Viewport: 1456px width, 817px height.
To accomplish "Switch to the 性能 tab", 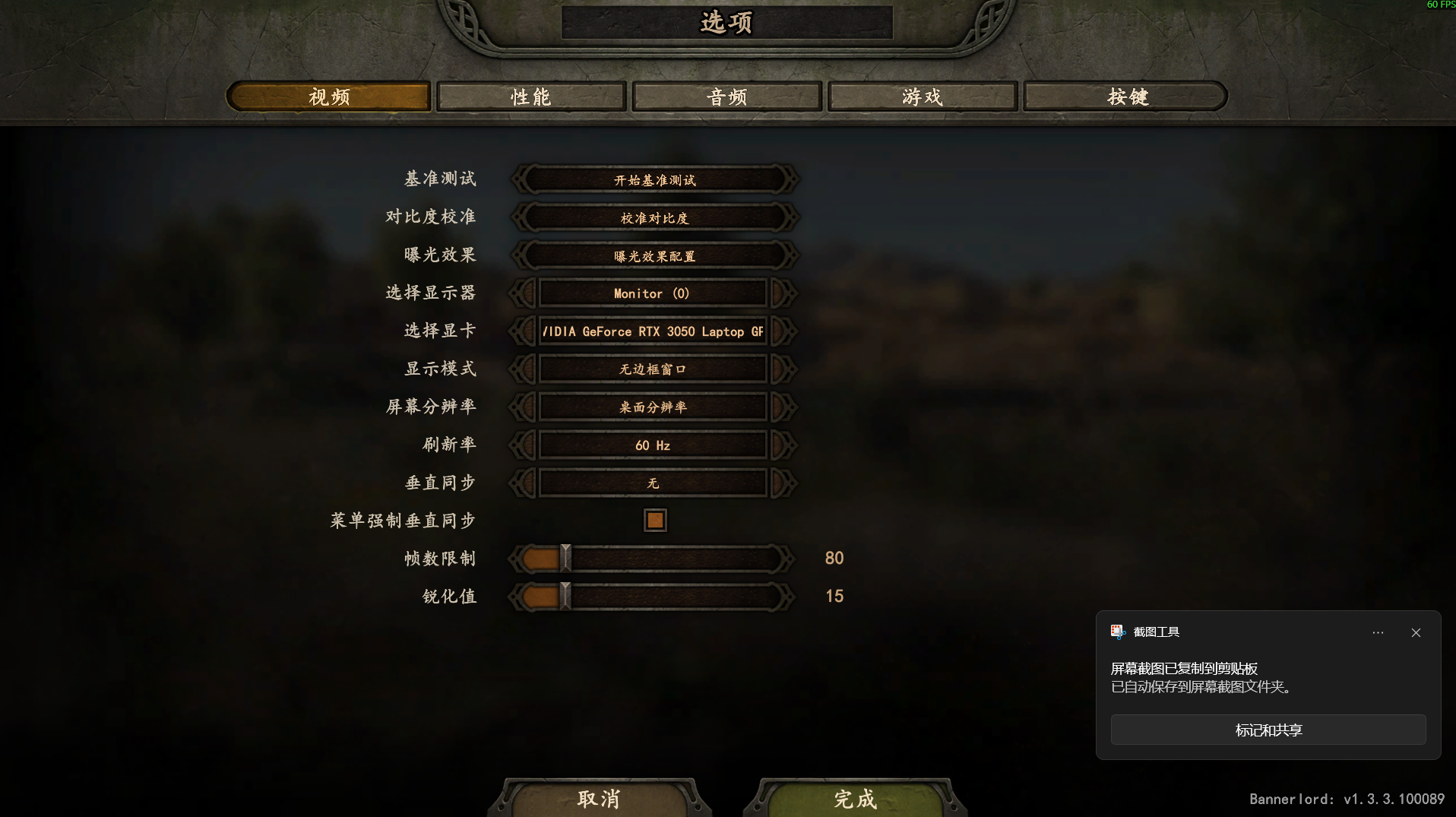I will [530, 97].
